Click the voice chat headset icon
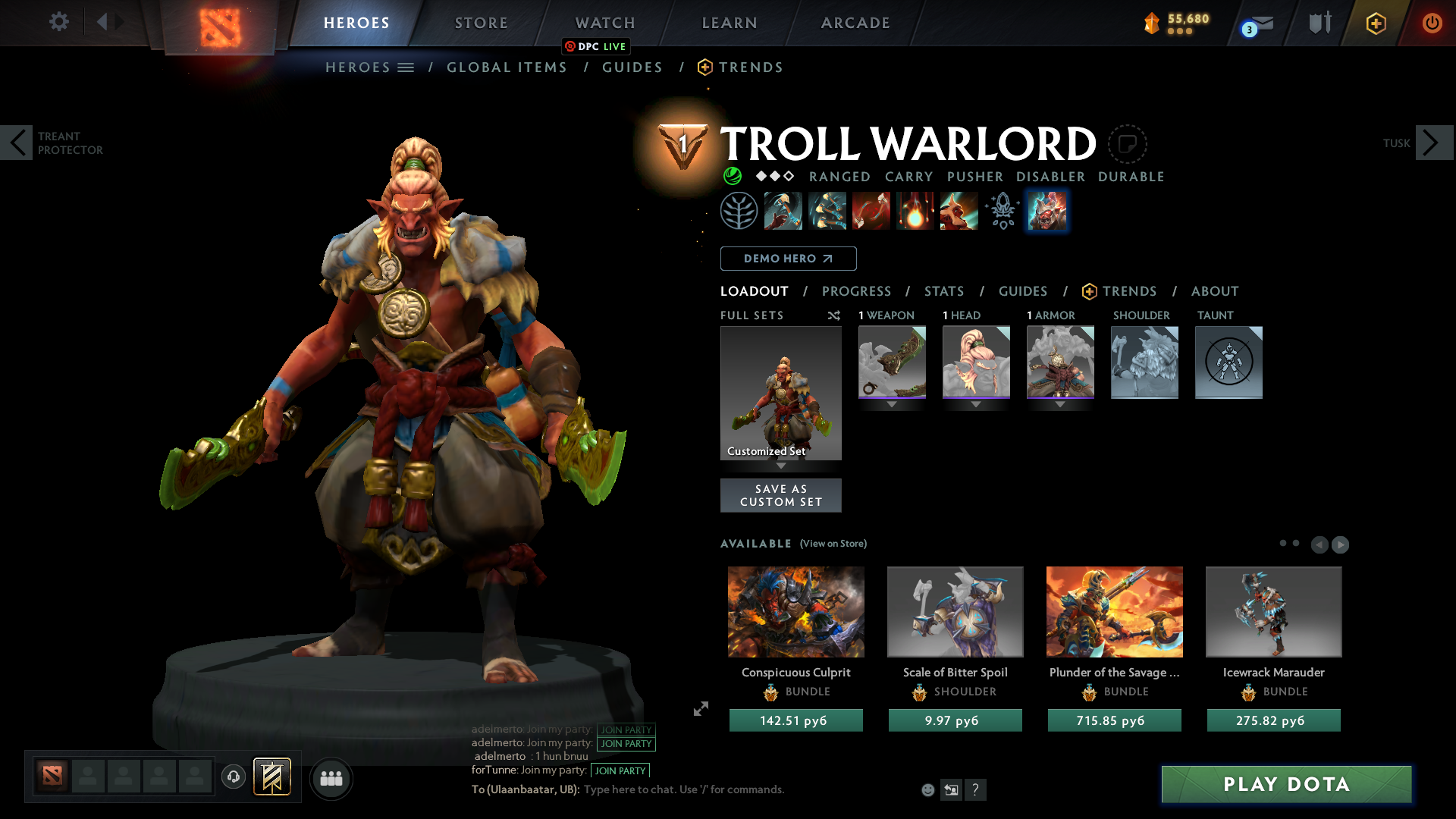Viewport: 1456px width, 819px height. coord(234,778)
